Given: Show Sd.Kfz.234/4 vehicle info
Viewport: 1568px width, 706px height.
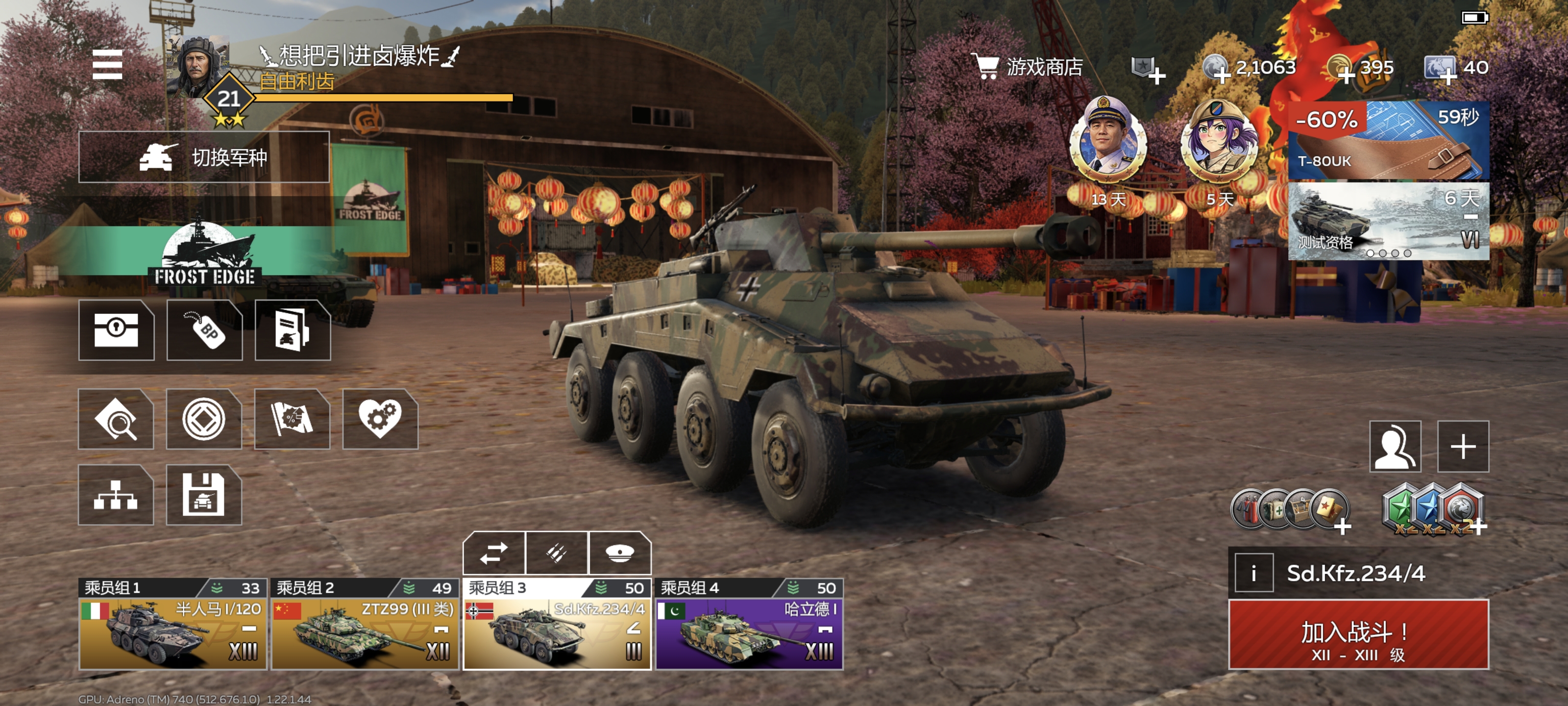Looking at the screenshot, I should click(1254, 573).
